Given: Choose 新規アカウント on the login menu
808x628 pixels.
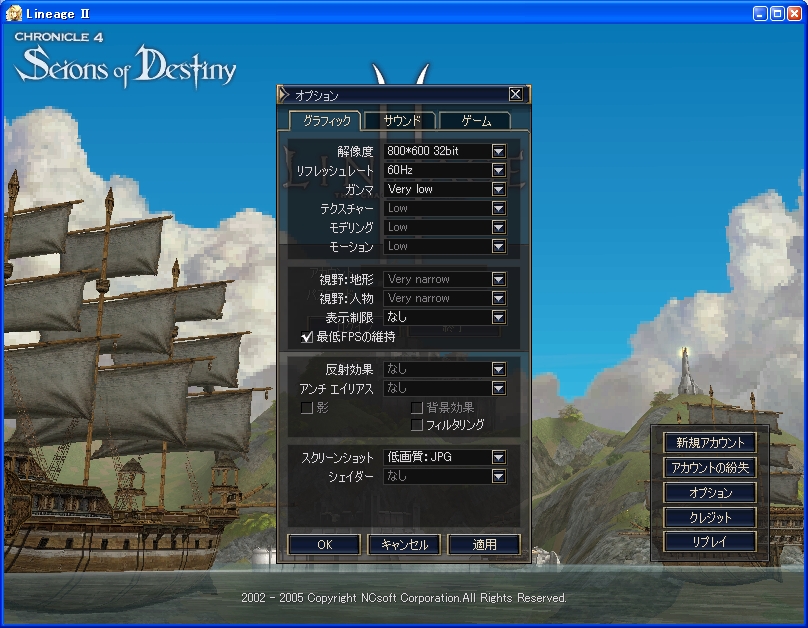Looking at the screenshot, I should click(710, 442).
